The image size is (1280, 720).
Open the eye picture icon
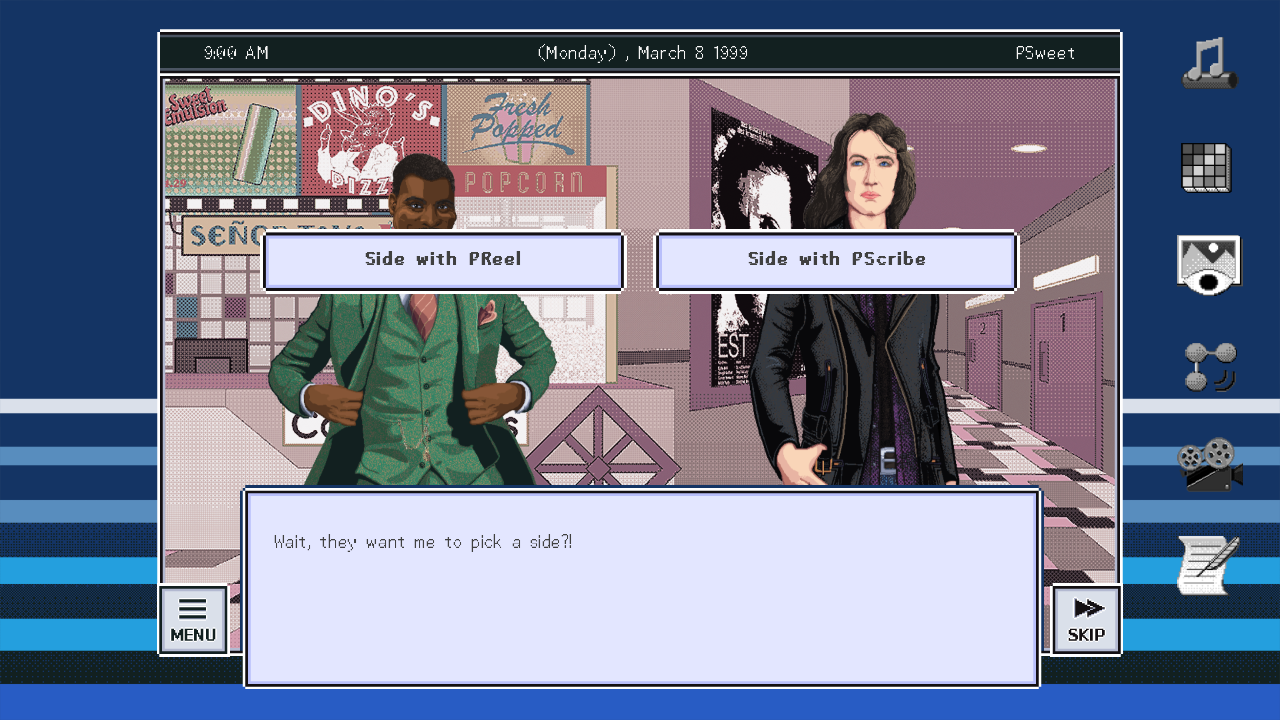1208,265
